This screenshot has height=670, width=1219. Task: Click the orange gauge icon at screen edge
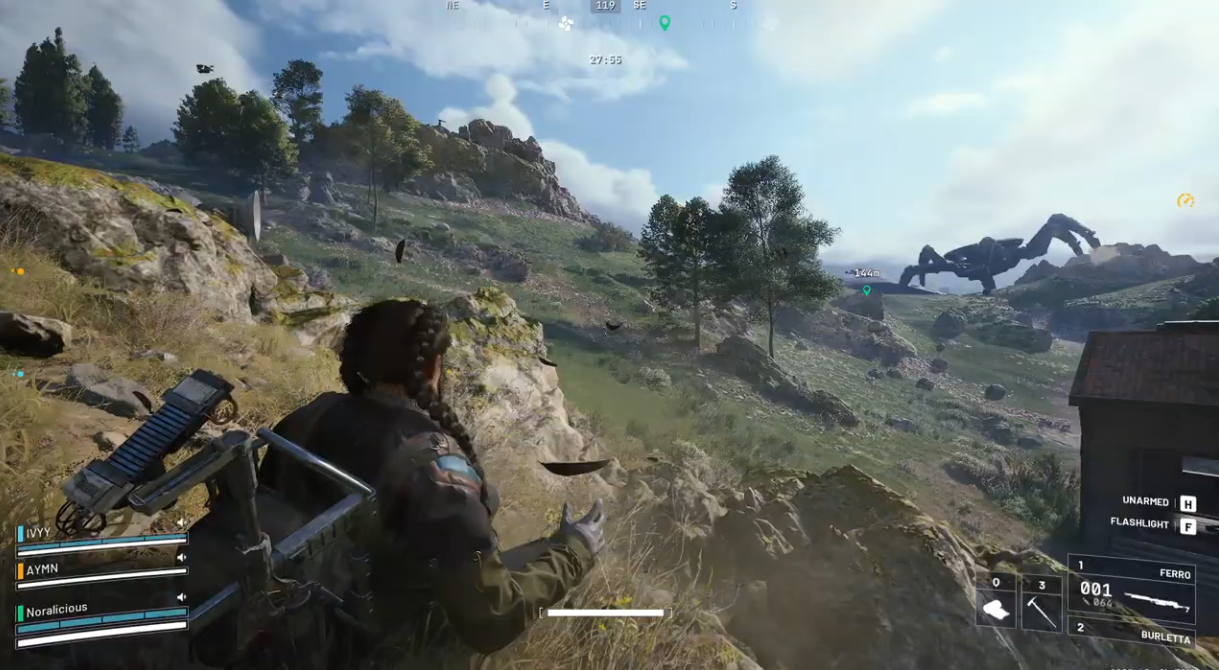coord(1185,201)
